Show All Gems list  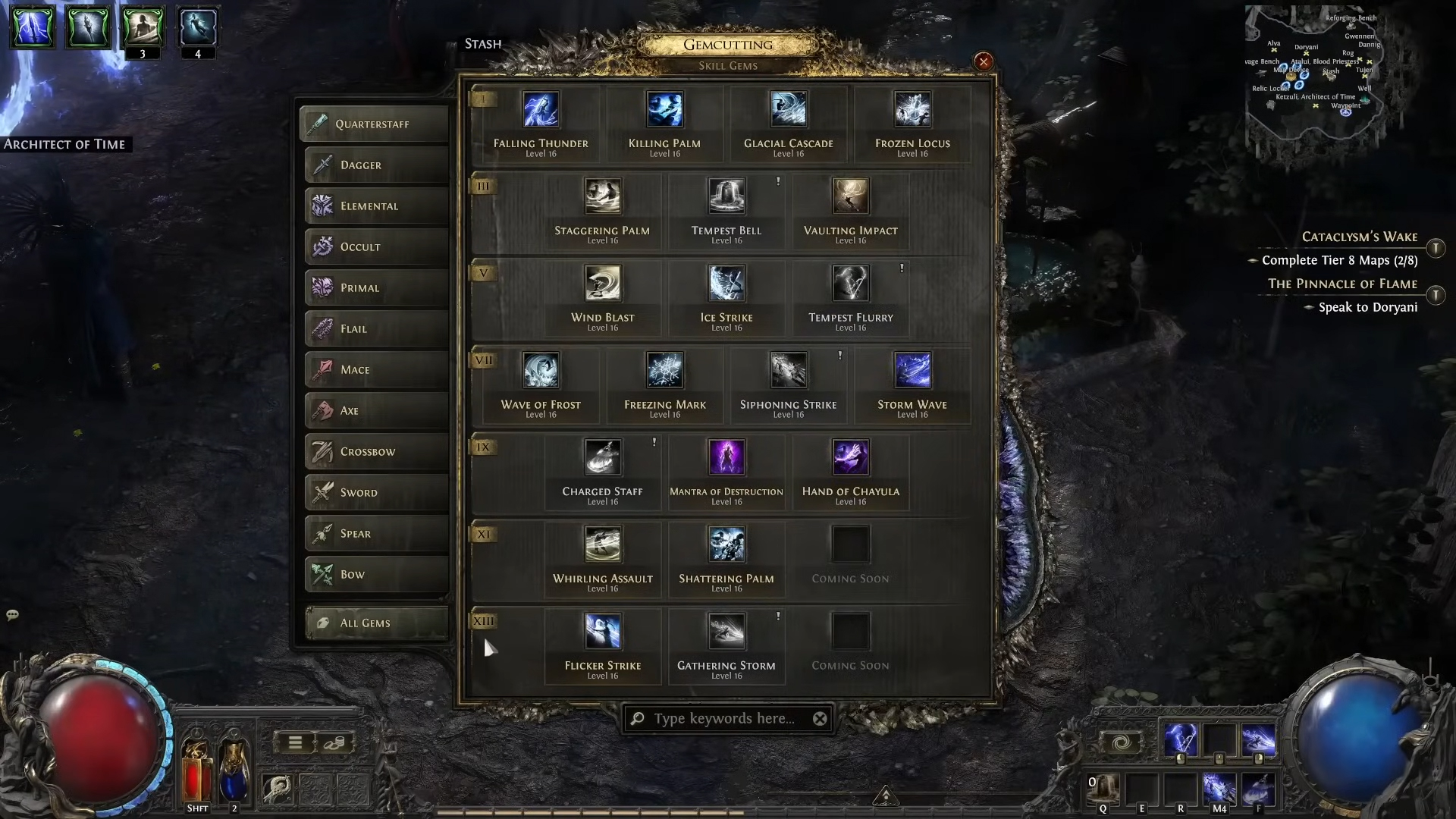pos(376,623)
